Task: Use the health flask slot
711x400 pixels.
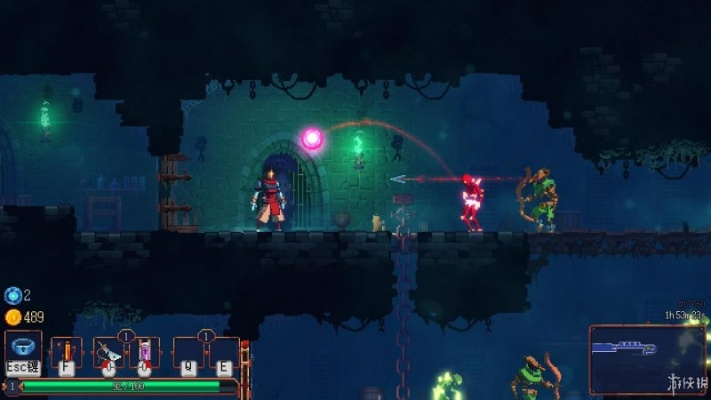Action: pos(66,352)
